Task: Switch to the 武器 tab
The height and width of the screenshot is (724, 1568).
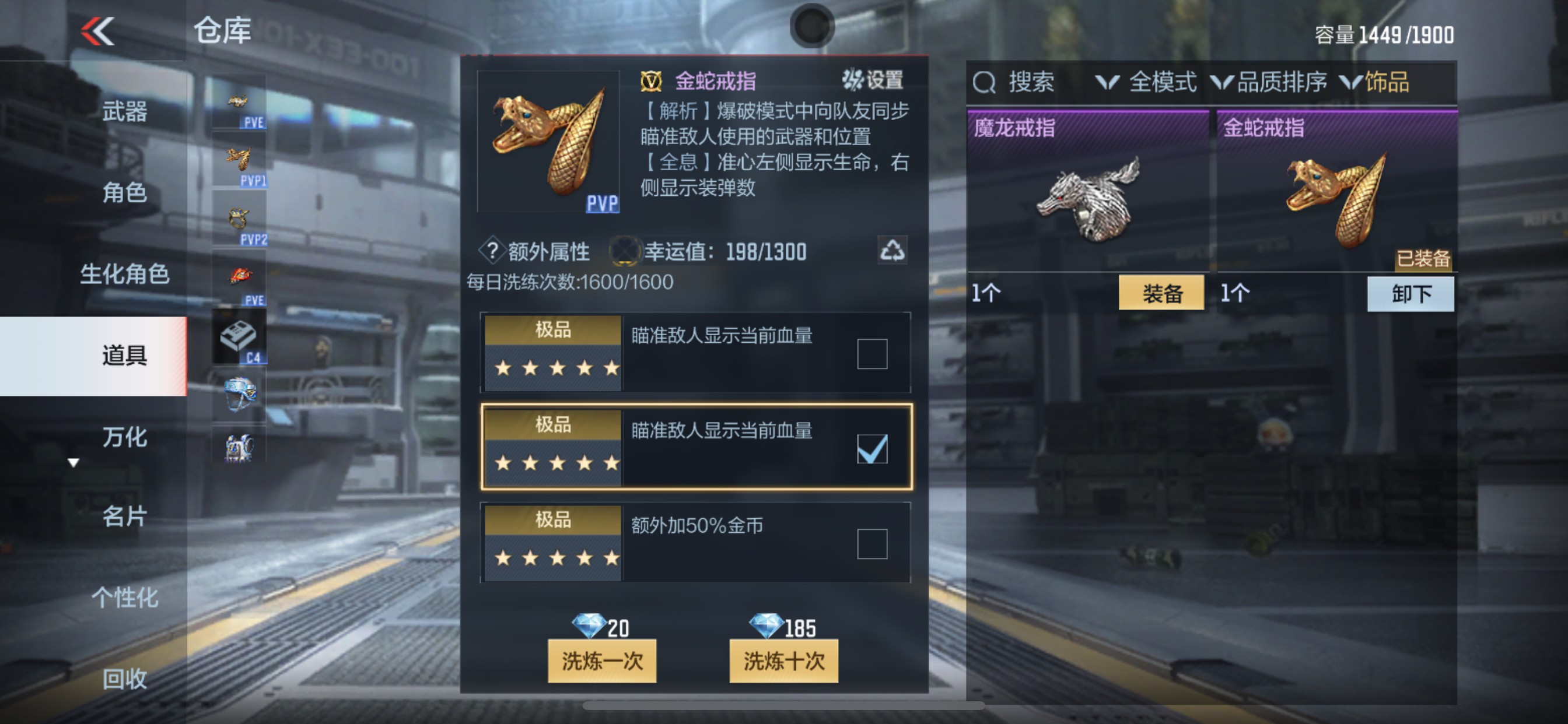Action: coord(127,111)
